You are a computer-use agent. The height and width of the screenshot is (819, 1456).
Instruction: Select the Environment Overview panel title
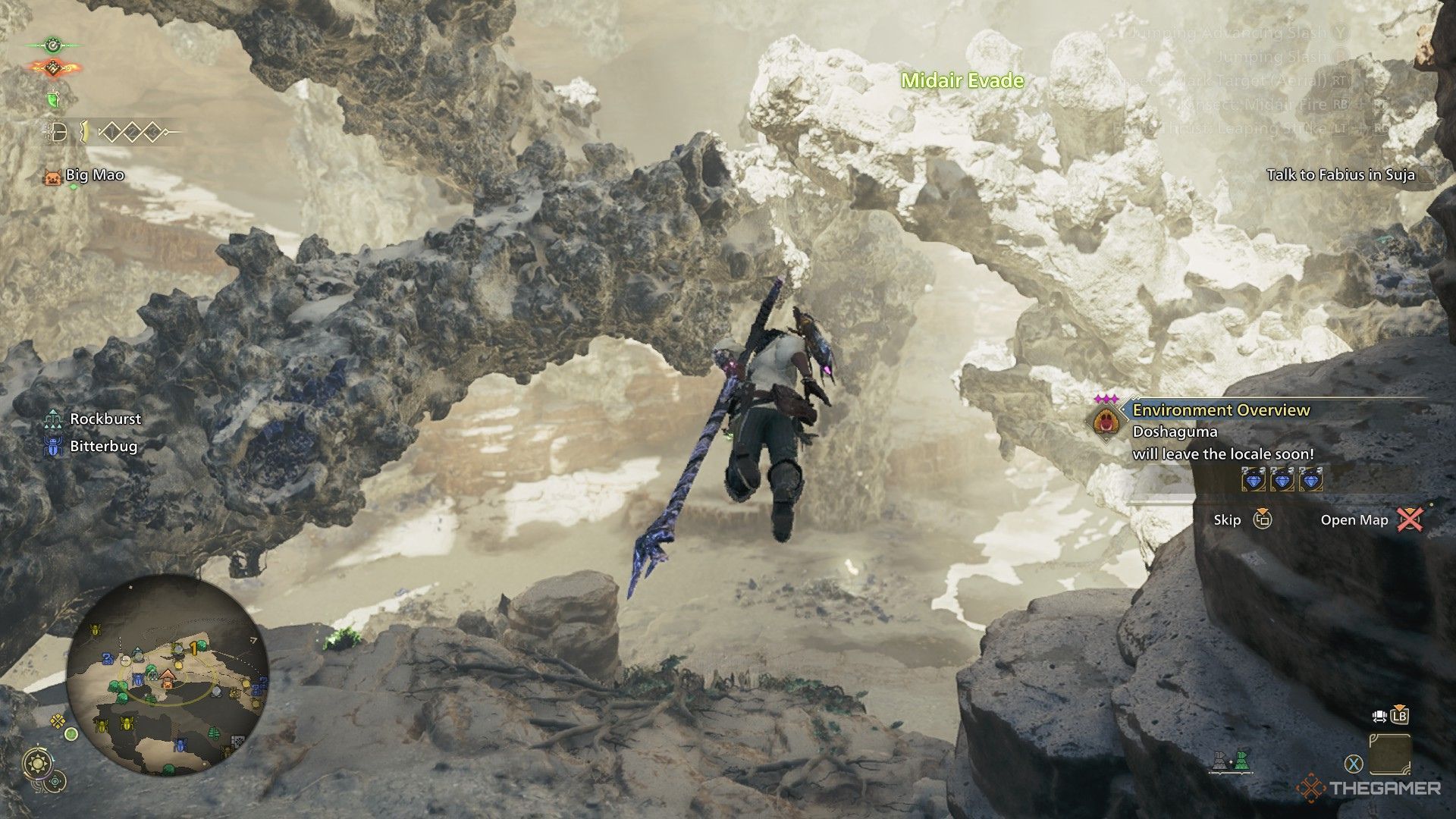pyautogui.click(x=1219, y=409)
